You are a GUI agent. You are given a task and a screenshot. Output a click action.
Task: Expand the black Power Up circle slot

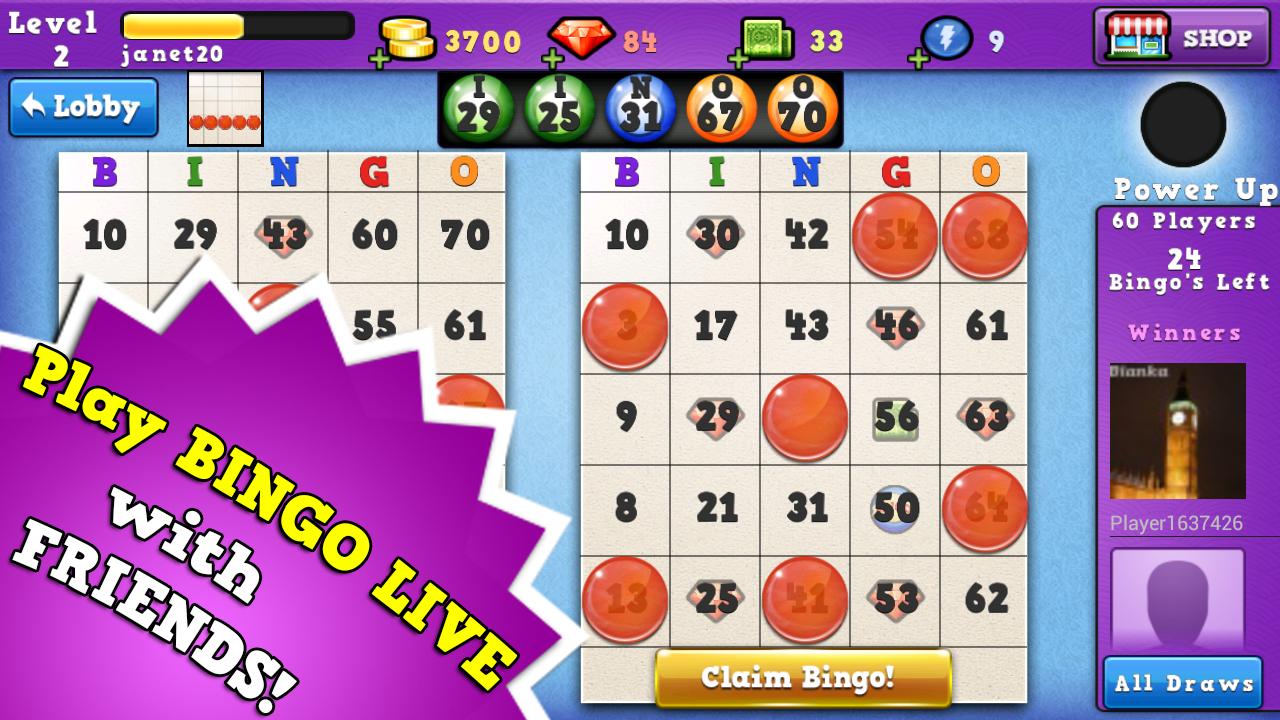tap(1181, 124)
